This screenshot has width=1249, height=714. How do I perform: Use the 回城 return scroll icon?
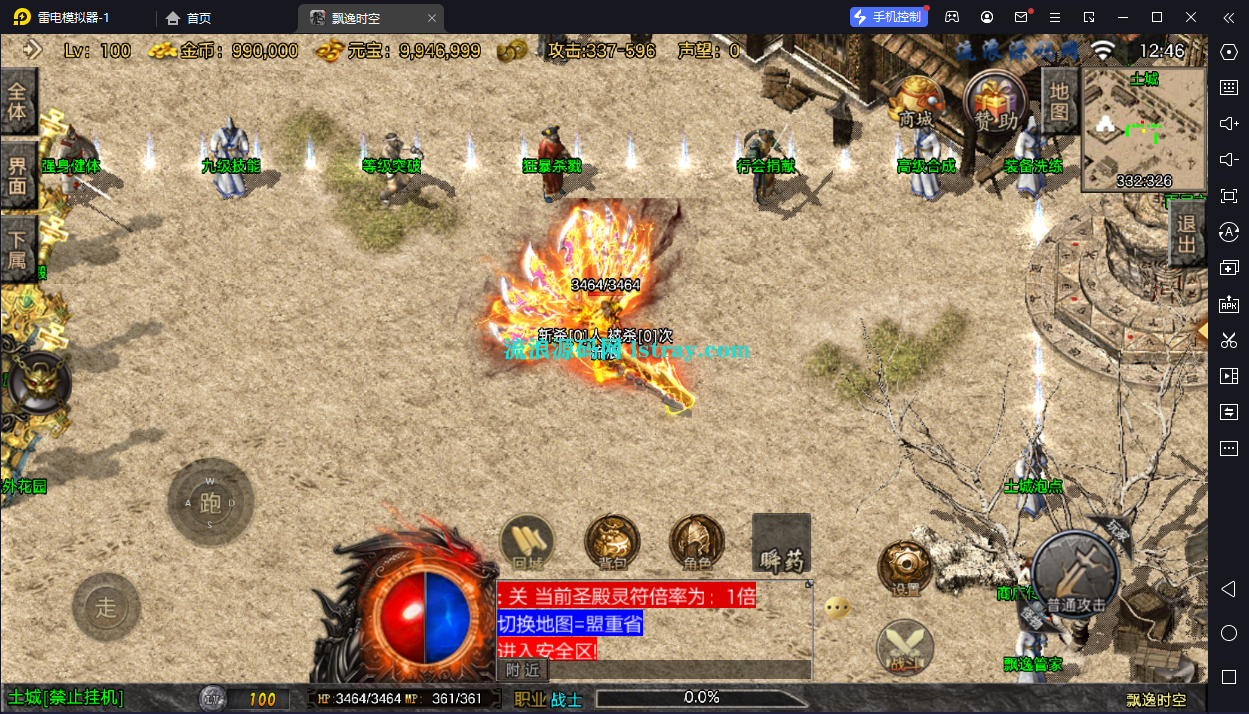527,543
